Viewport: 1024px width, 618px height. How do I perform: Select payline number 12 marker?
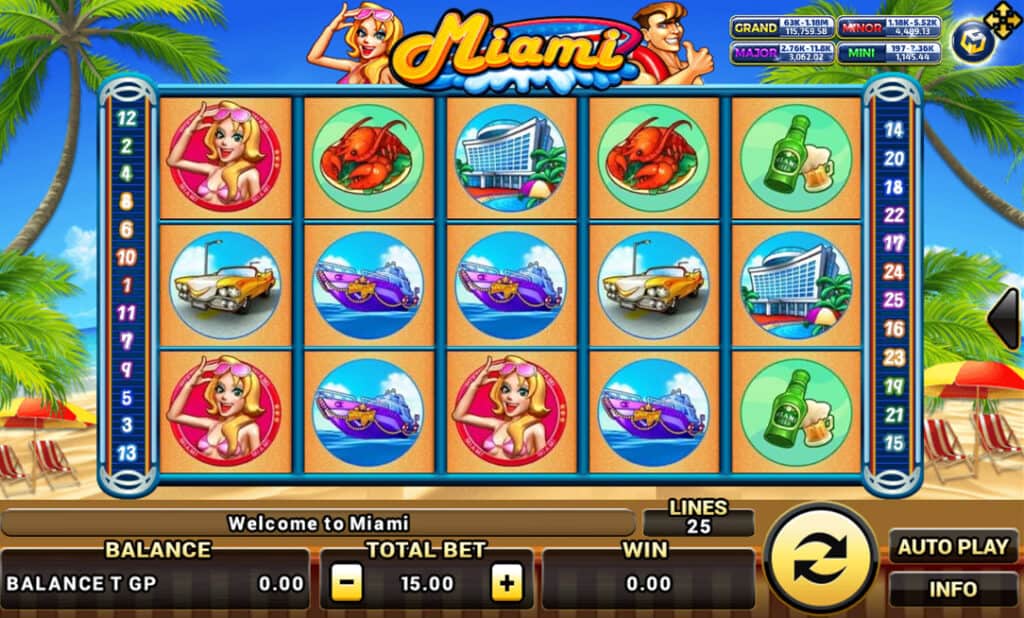coord(127,116)
